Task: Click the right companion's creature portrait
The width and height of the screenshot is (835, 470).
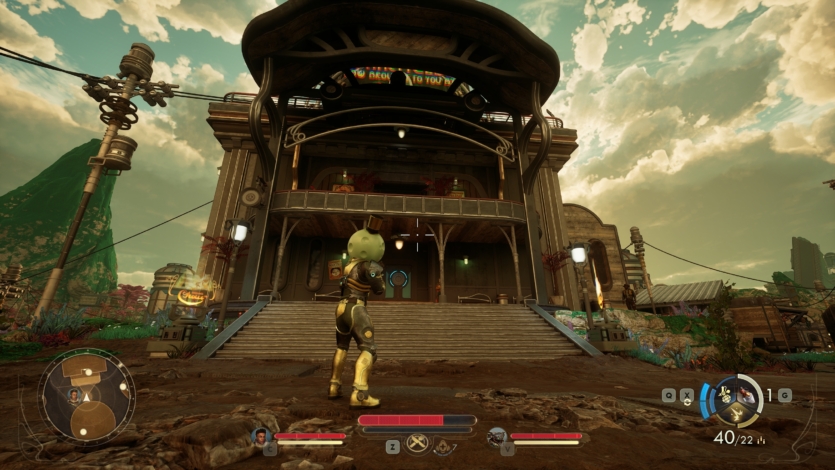Action: (x=497, y=436)
